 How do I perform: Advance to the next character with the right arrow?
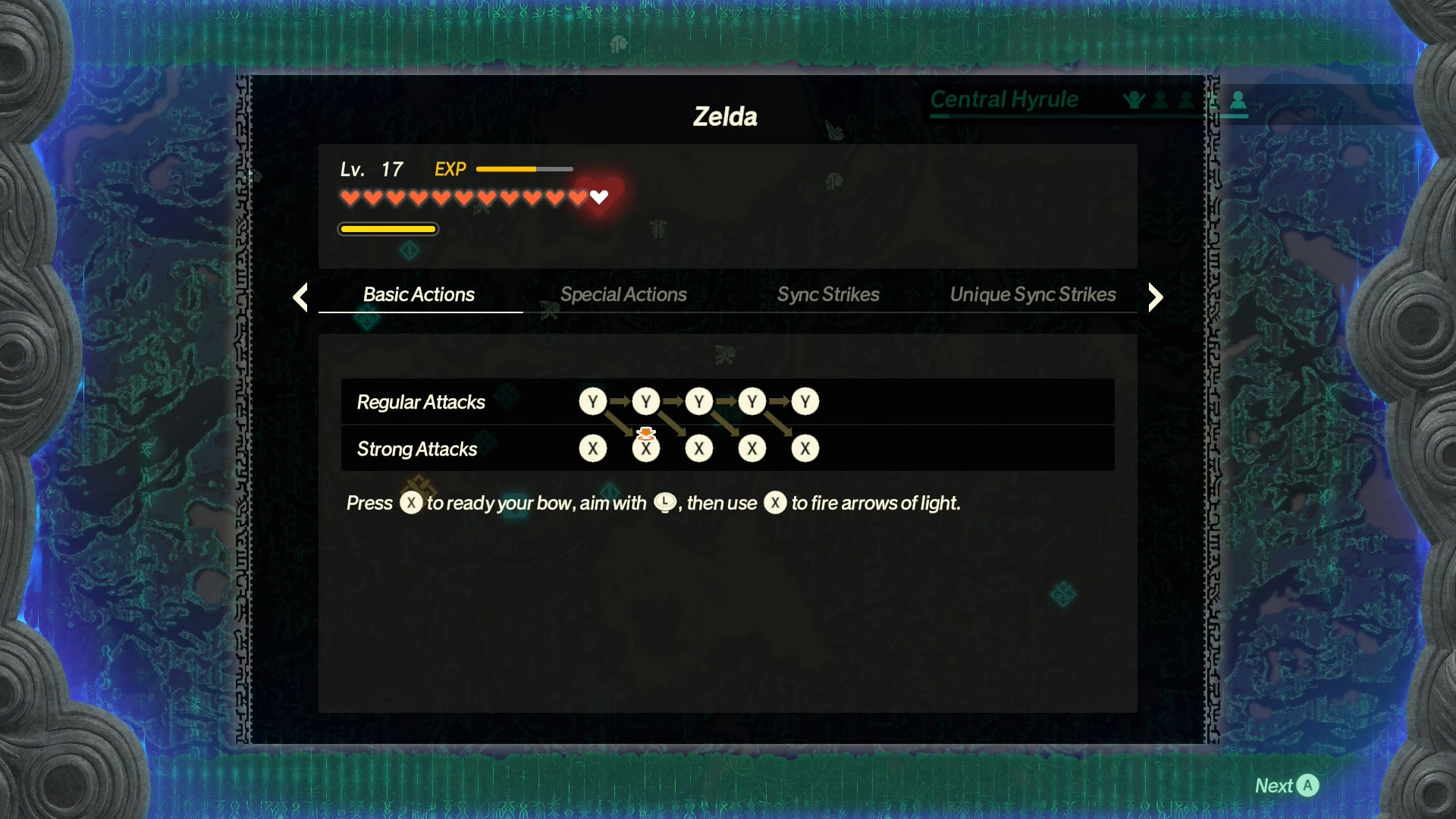coord(1155,297)
